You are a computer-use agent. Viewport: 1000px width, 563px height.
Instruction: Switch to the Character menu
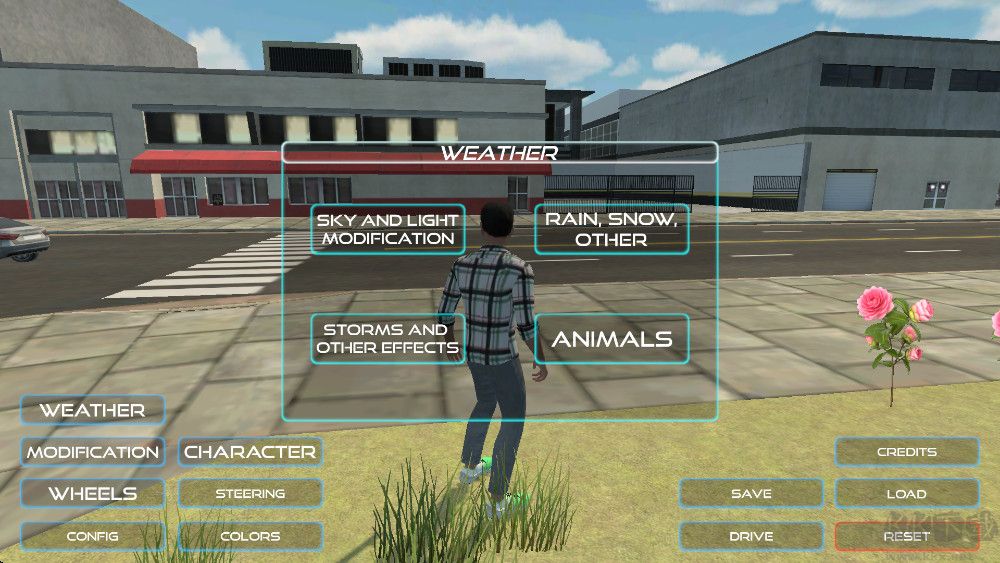(x=250, y=452)
